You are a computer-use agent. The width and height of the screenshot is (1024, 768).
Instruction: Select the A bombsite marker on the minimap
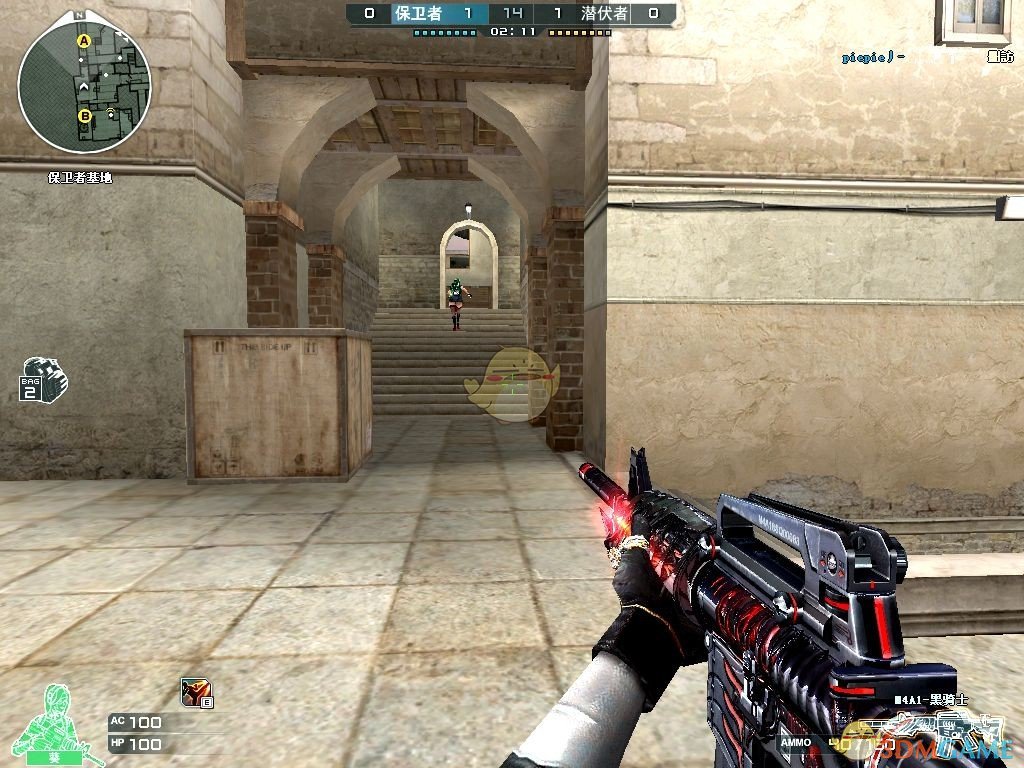click(x=84, y=41)
